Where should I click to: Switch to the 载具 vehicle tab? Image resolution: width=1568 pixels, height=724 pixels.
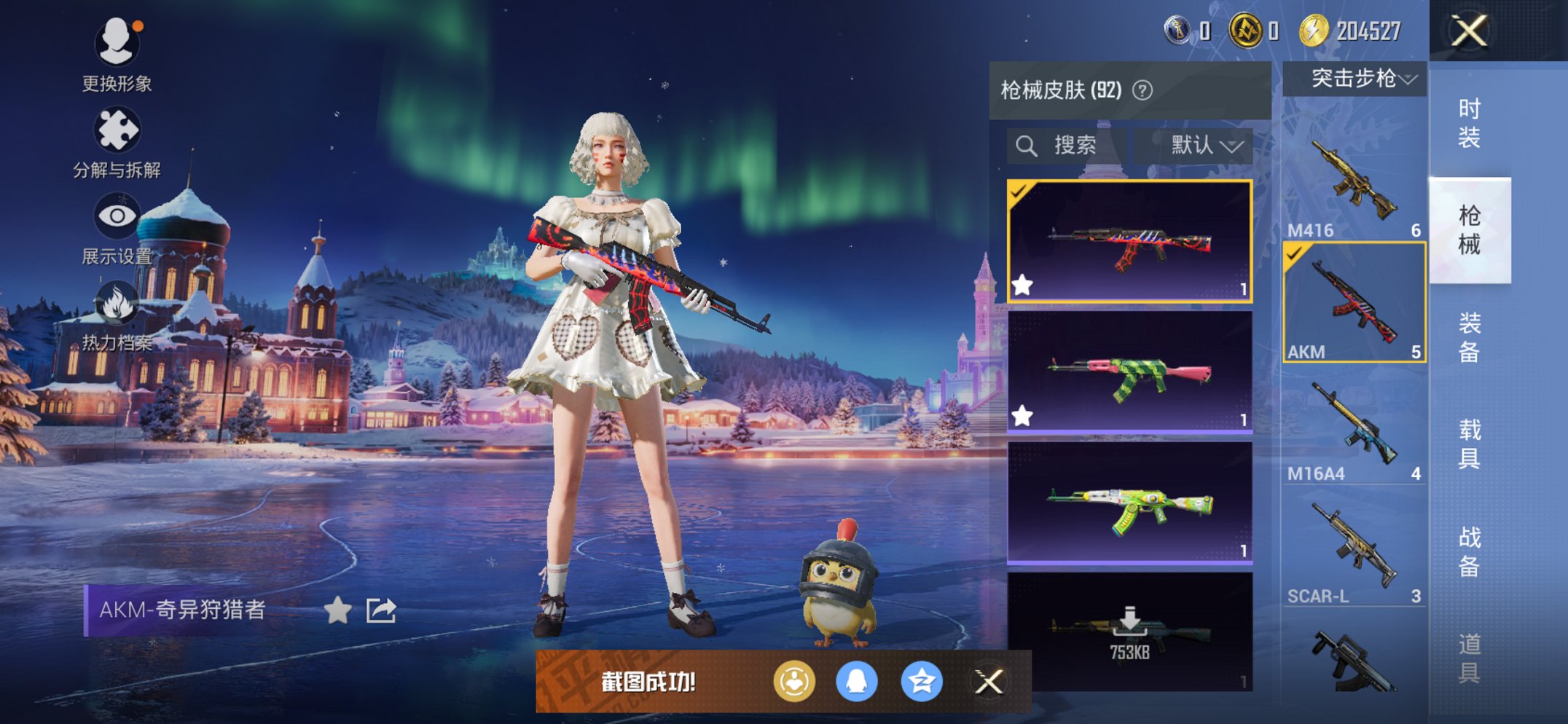pyautogui.click(x=1469, y=444)
